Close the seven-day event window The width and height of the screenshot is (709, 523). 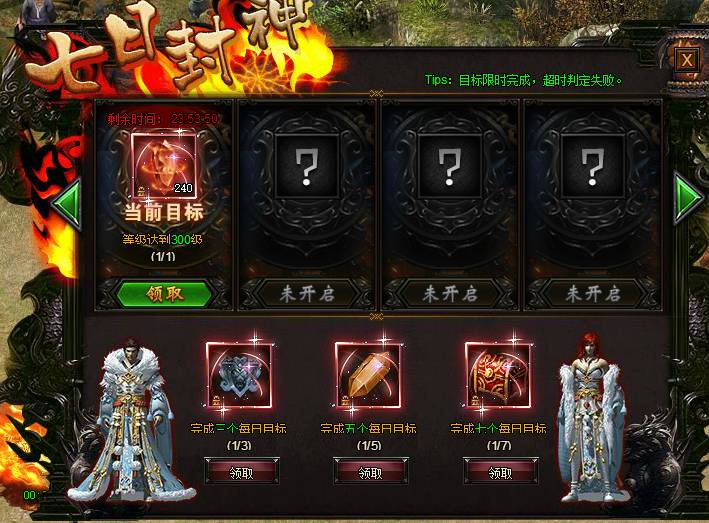(x=686, y=60)
